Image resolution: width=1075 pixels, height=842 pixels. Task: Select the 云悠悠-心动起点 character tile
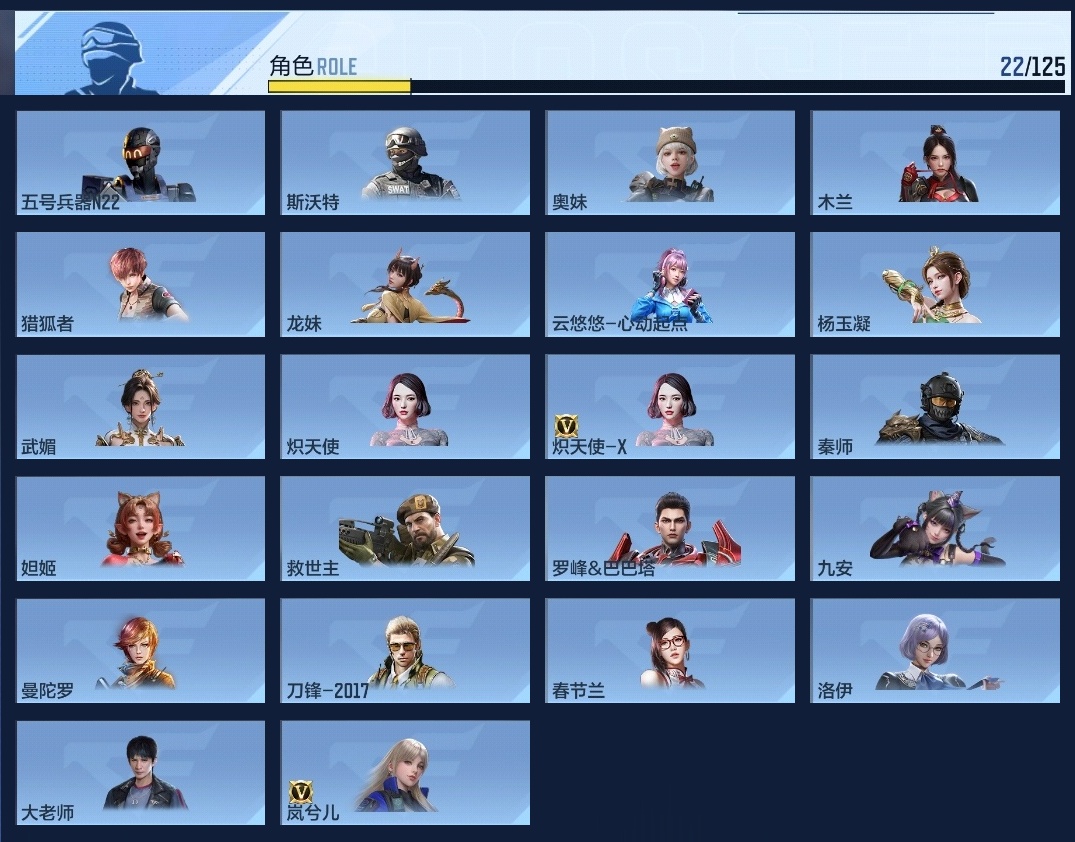[670, 285]
